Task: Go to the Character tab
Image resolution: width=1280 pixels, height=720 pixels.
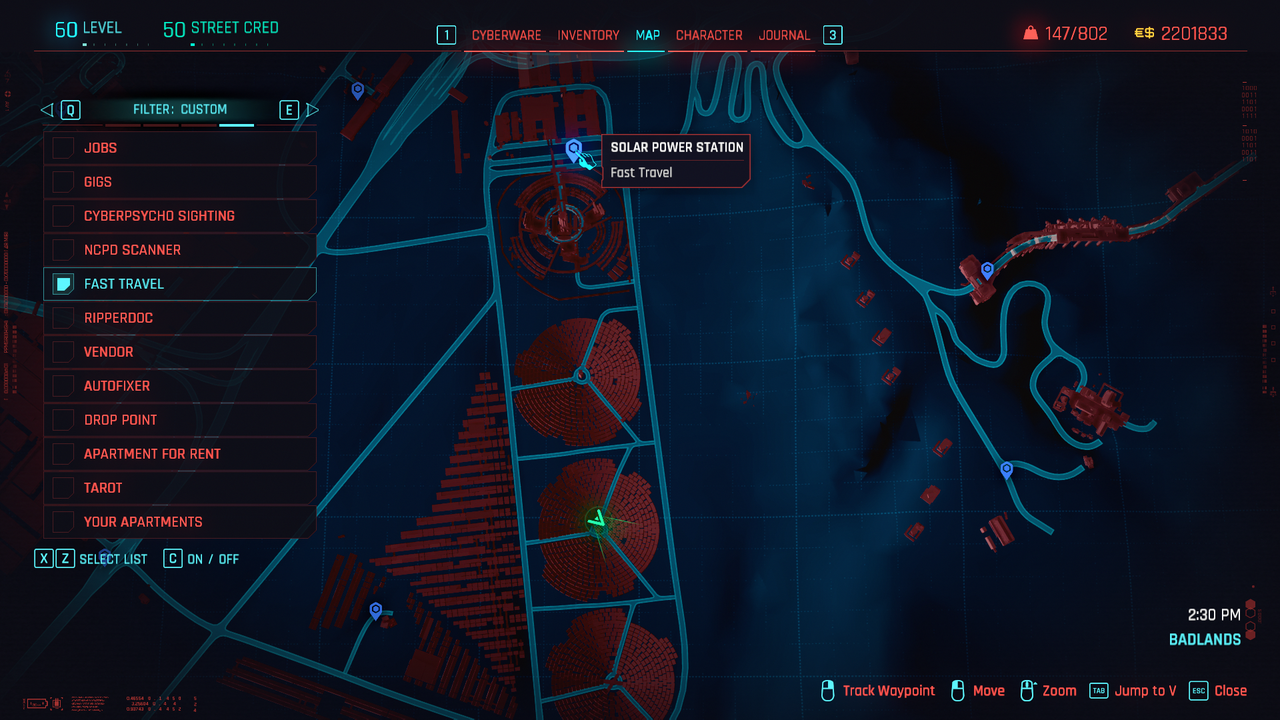Action: pyautogui.click(x=709, y=35)
